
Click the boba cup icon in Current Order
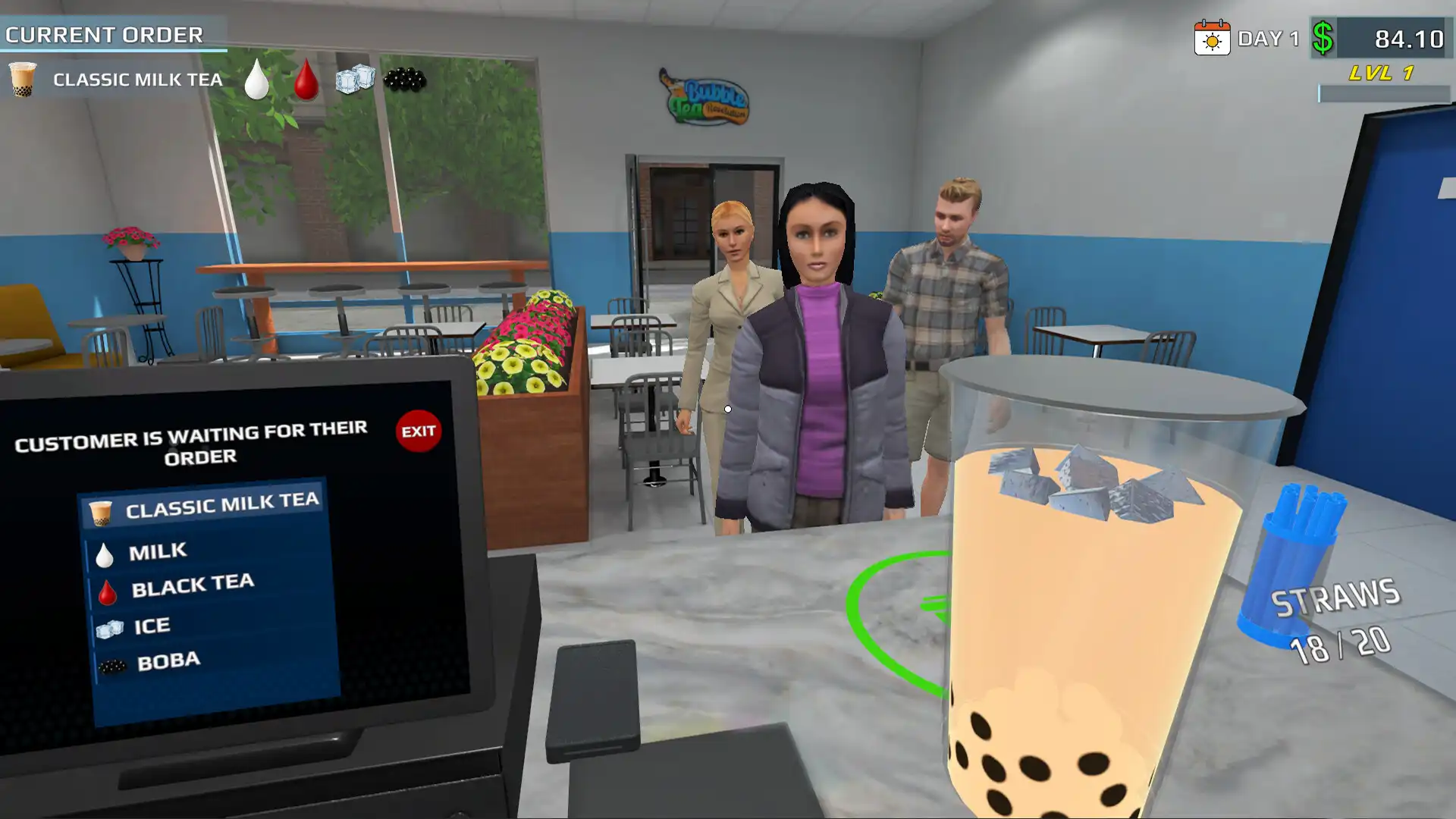point(23,79)
